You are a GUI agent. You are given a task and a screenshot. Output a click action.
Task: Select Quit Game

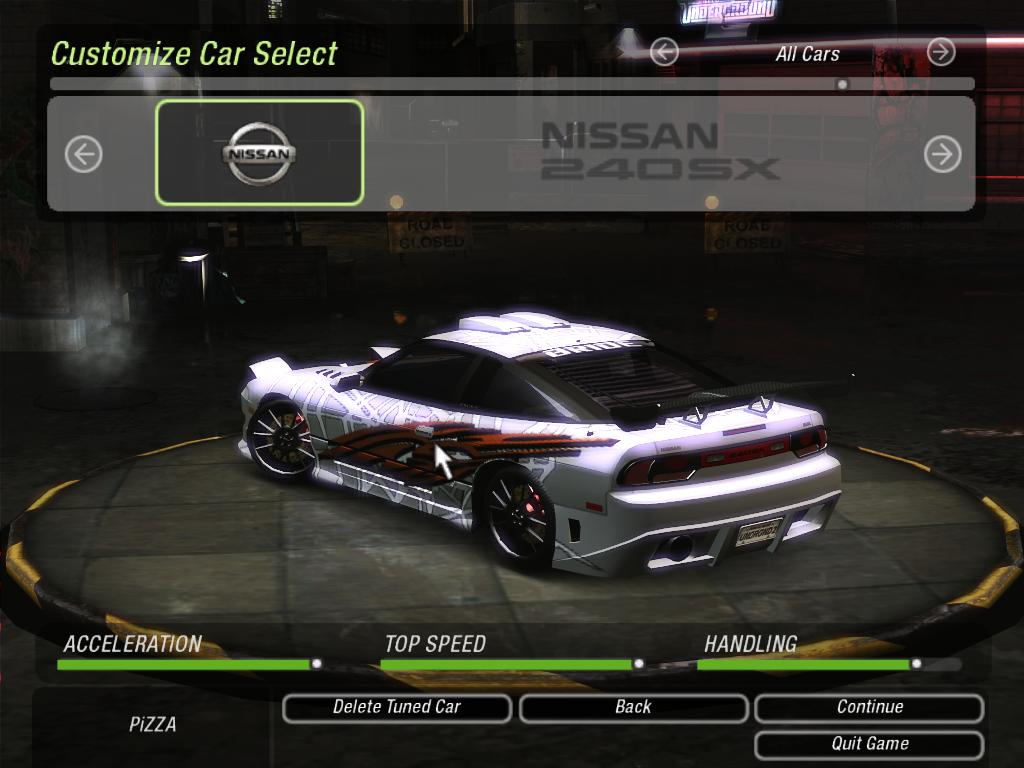(x=869, y=744)
